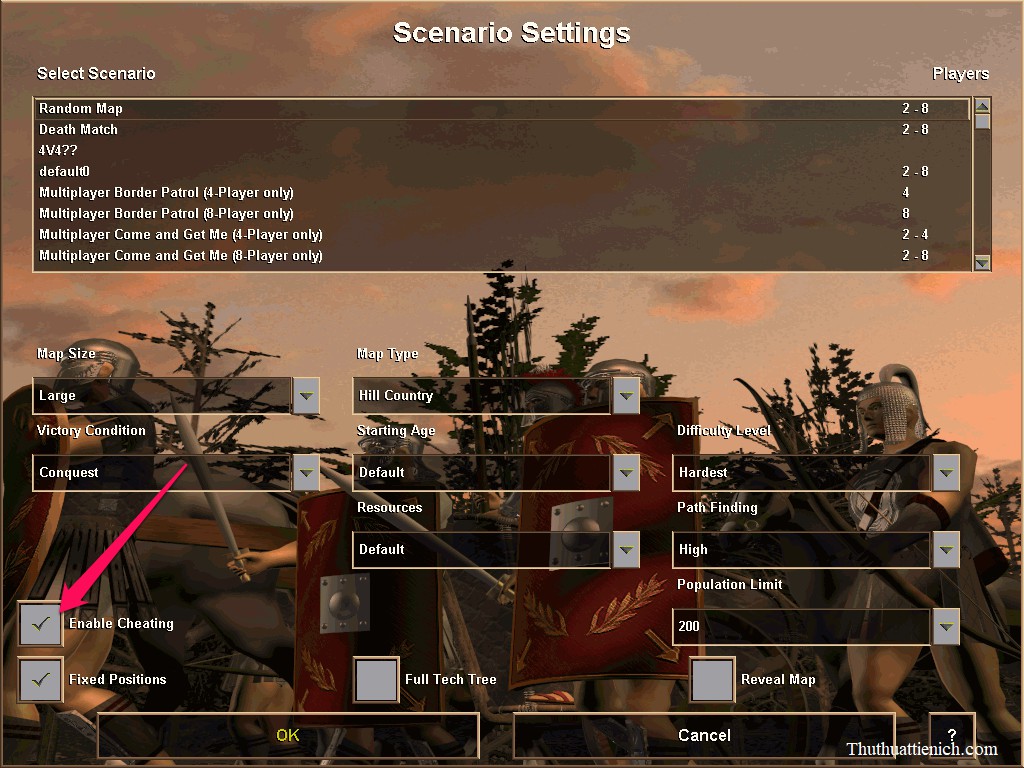Cancel the scenario settings
The width and height of the screenshot is (1024, 768).
click(x=704, y=735)
